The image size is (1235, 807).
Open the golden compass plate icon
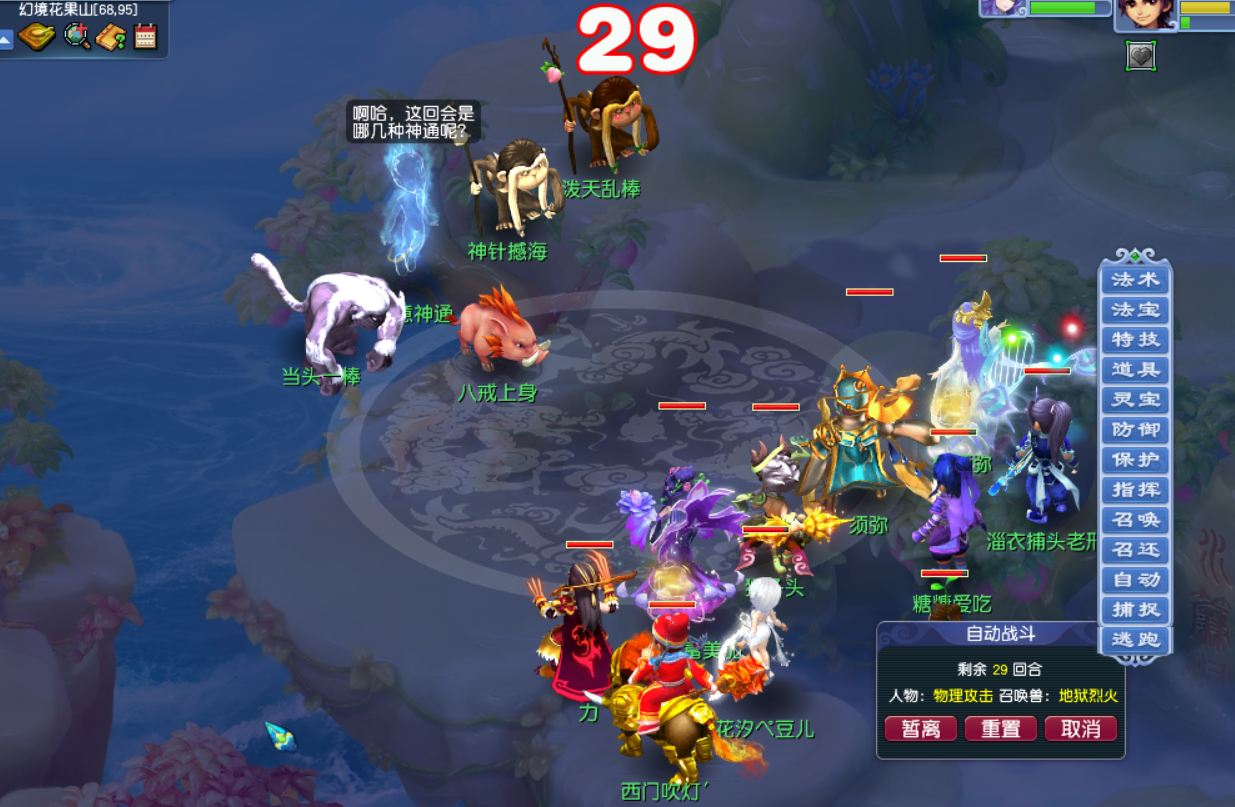36,37
